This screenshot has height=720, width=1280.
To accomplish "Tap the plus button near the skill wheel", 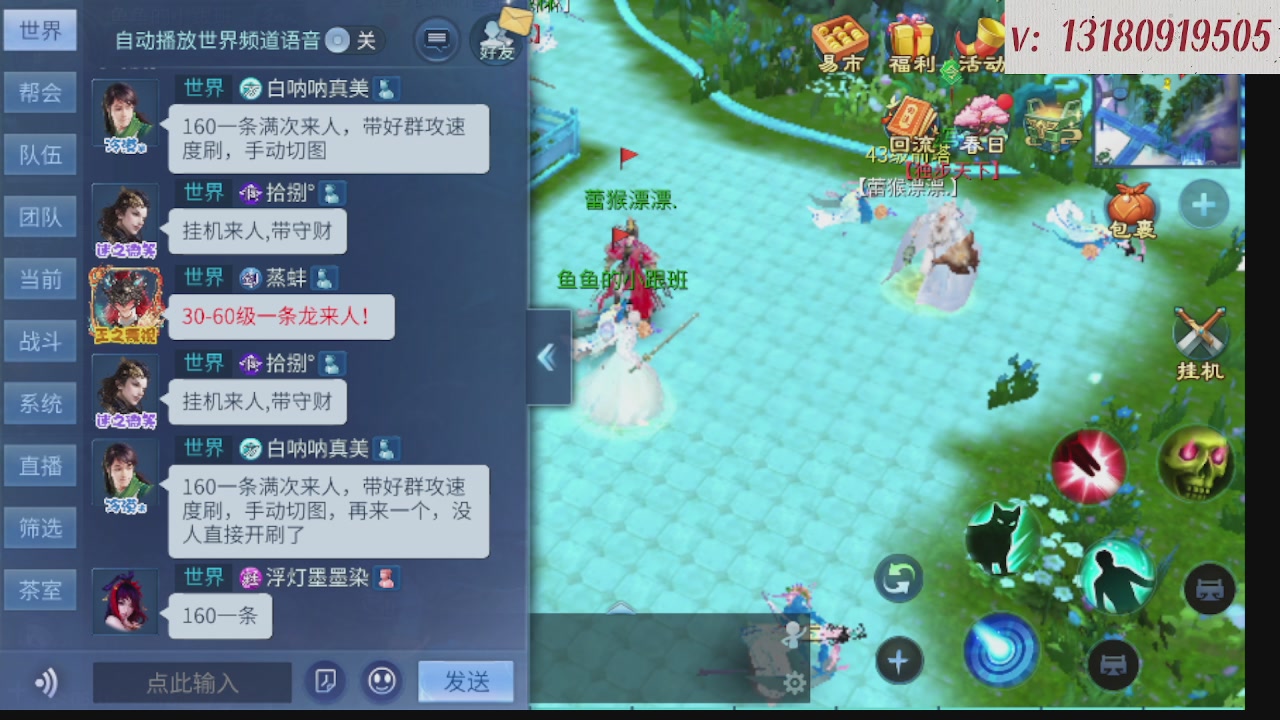I will click(x=897, y=660).
